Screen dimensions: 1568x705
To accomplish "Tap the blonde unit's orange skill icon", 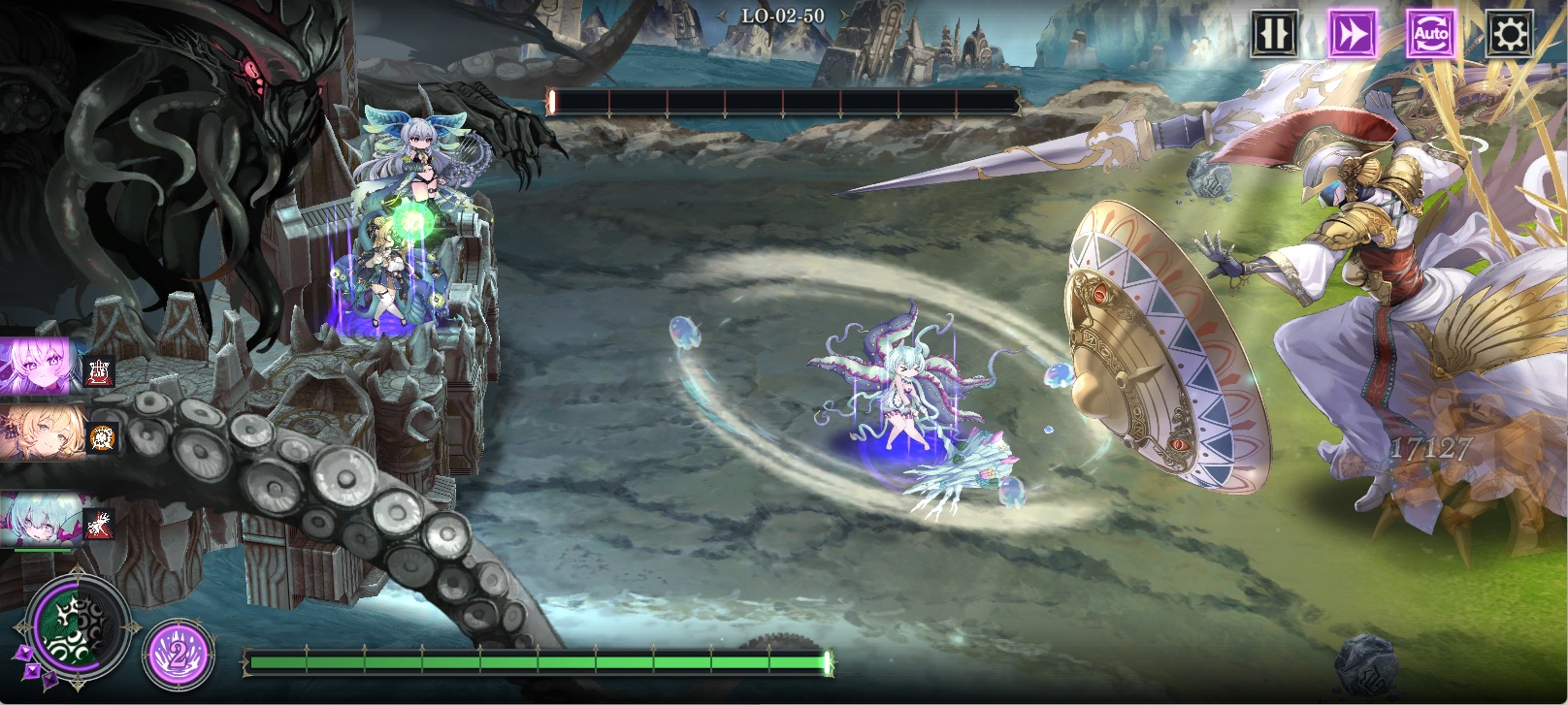I will pyautogui.click(x=103, y=438).
